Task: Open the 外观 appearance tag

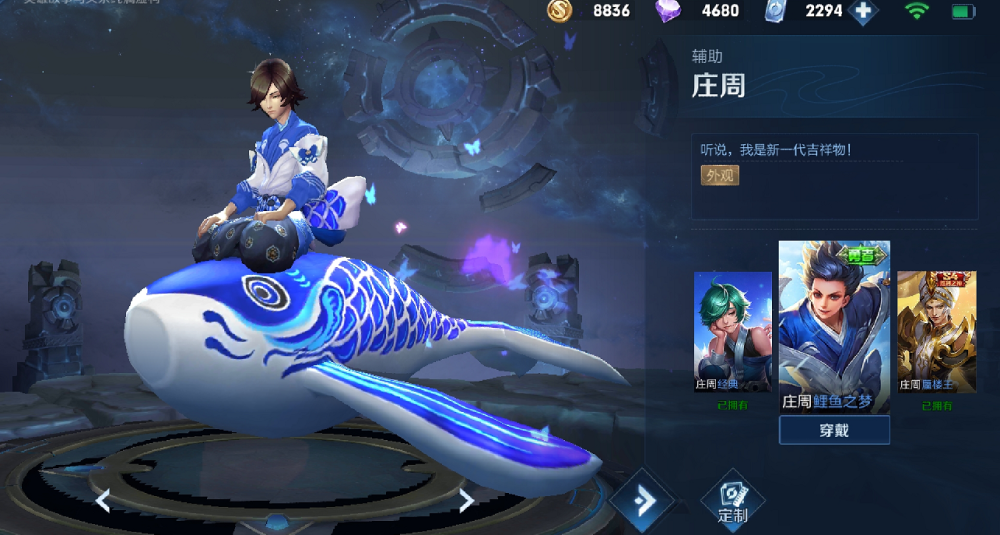Action: click(720, 175)
